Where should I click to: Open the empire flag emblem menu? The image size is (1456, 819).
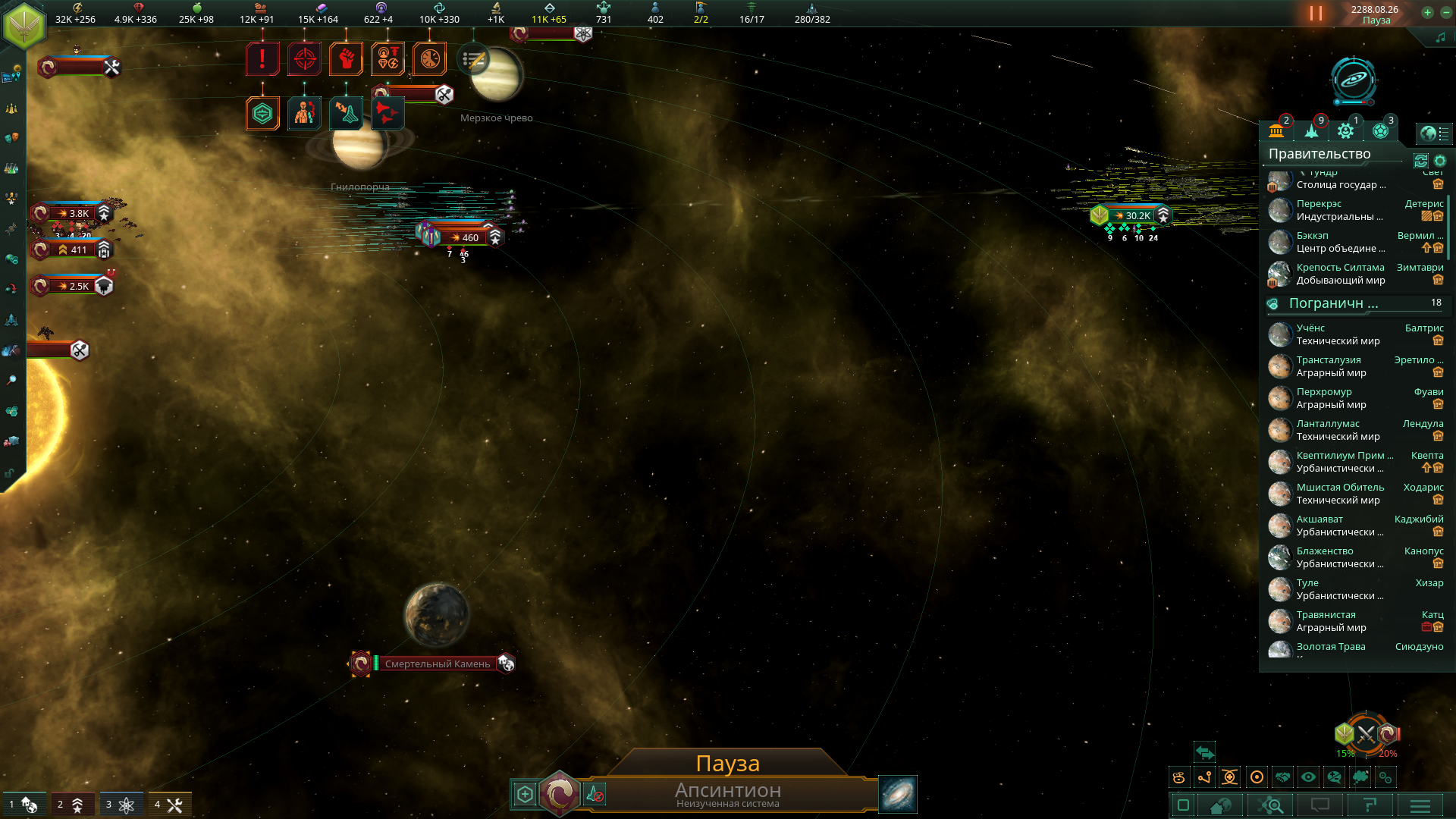click(x=24, y=25)
